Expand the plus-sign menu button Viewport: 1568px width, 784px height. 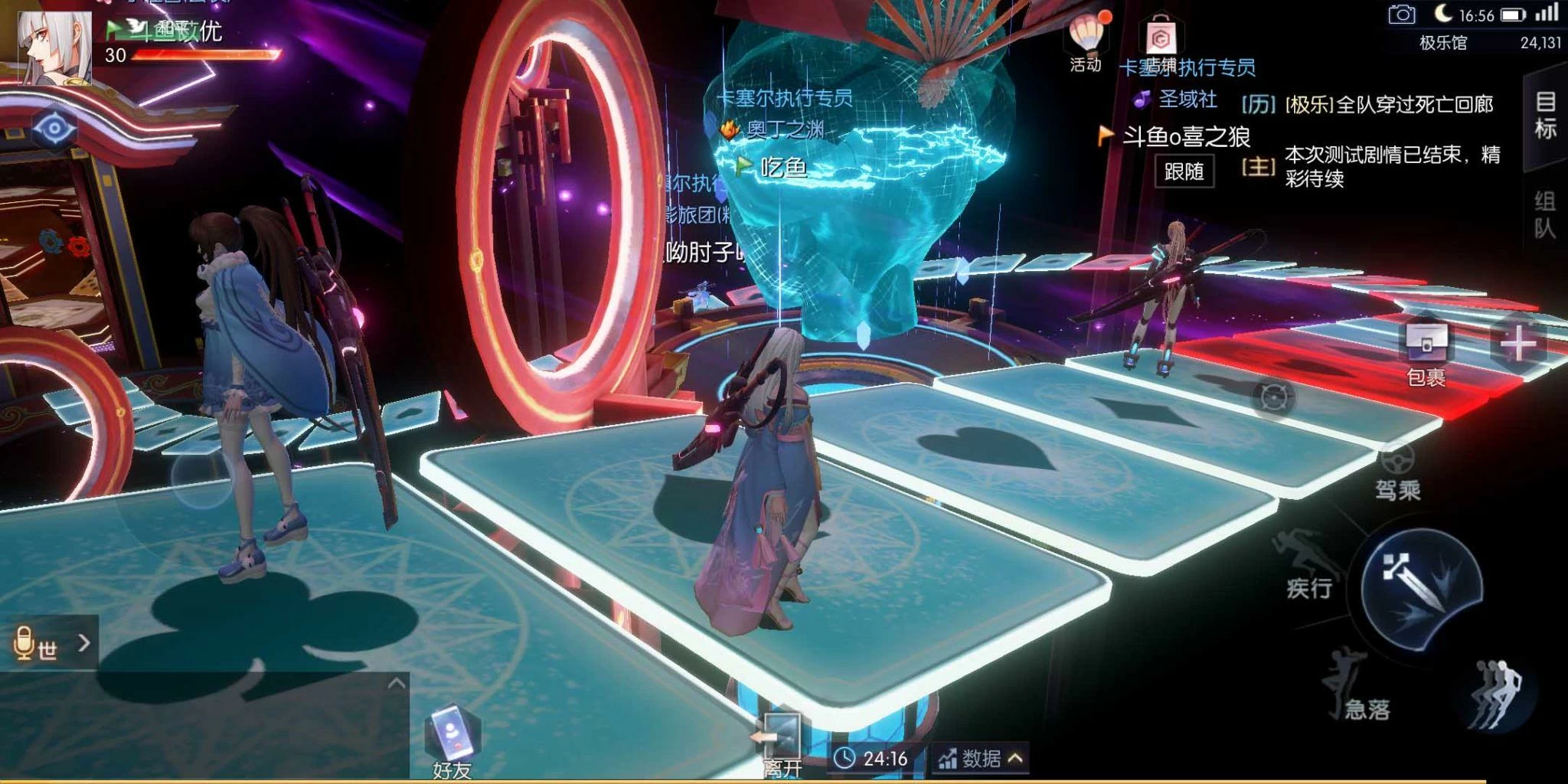[x=1519, y=345]
